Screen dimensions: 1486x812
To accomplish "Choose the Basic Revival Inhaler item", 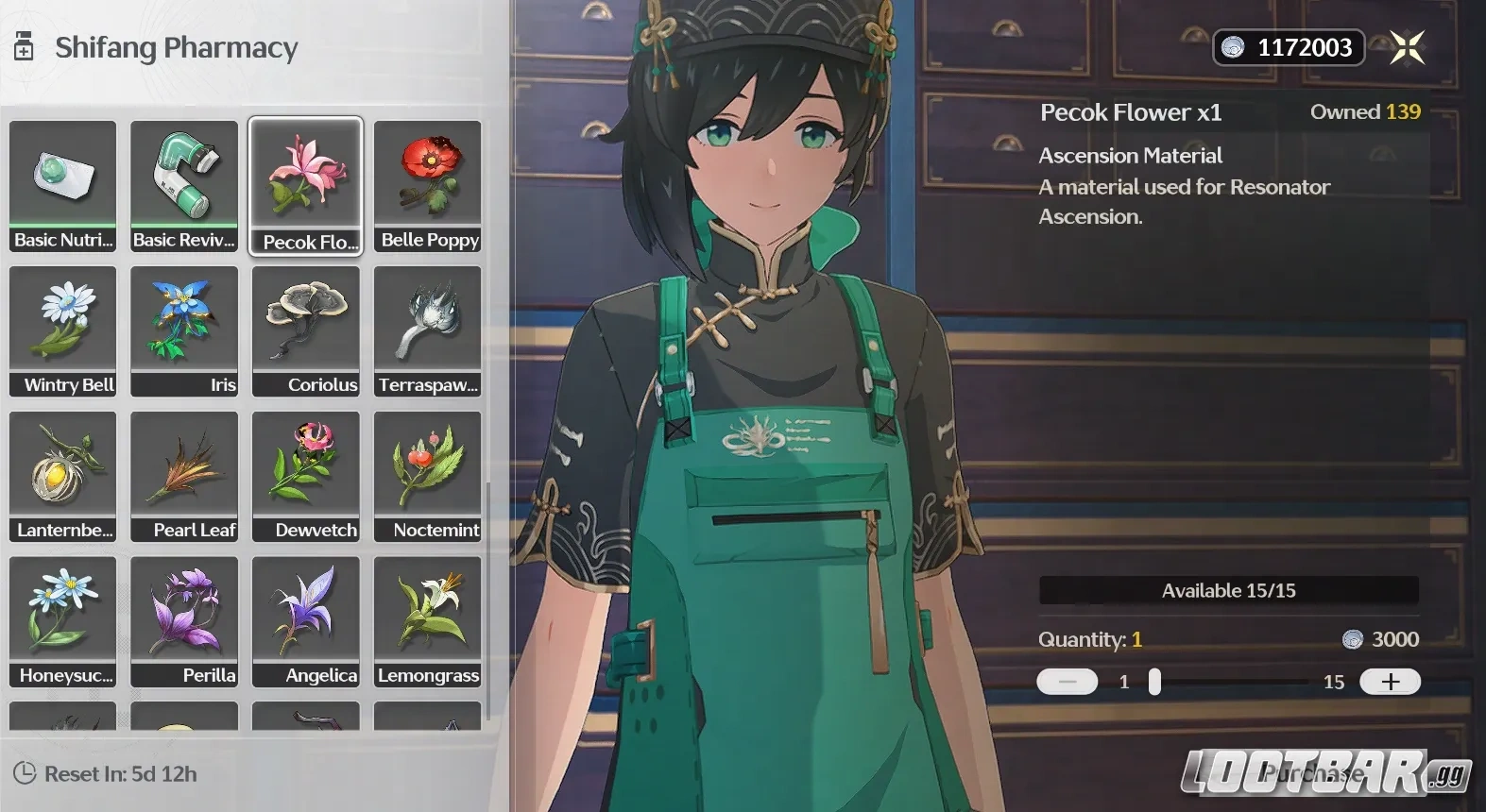I will click(x=184, y=185).
